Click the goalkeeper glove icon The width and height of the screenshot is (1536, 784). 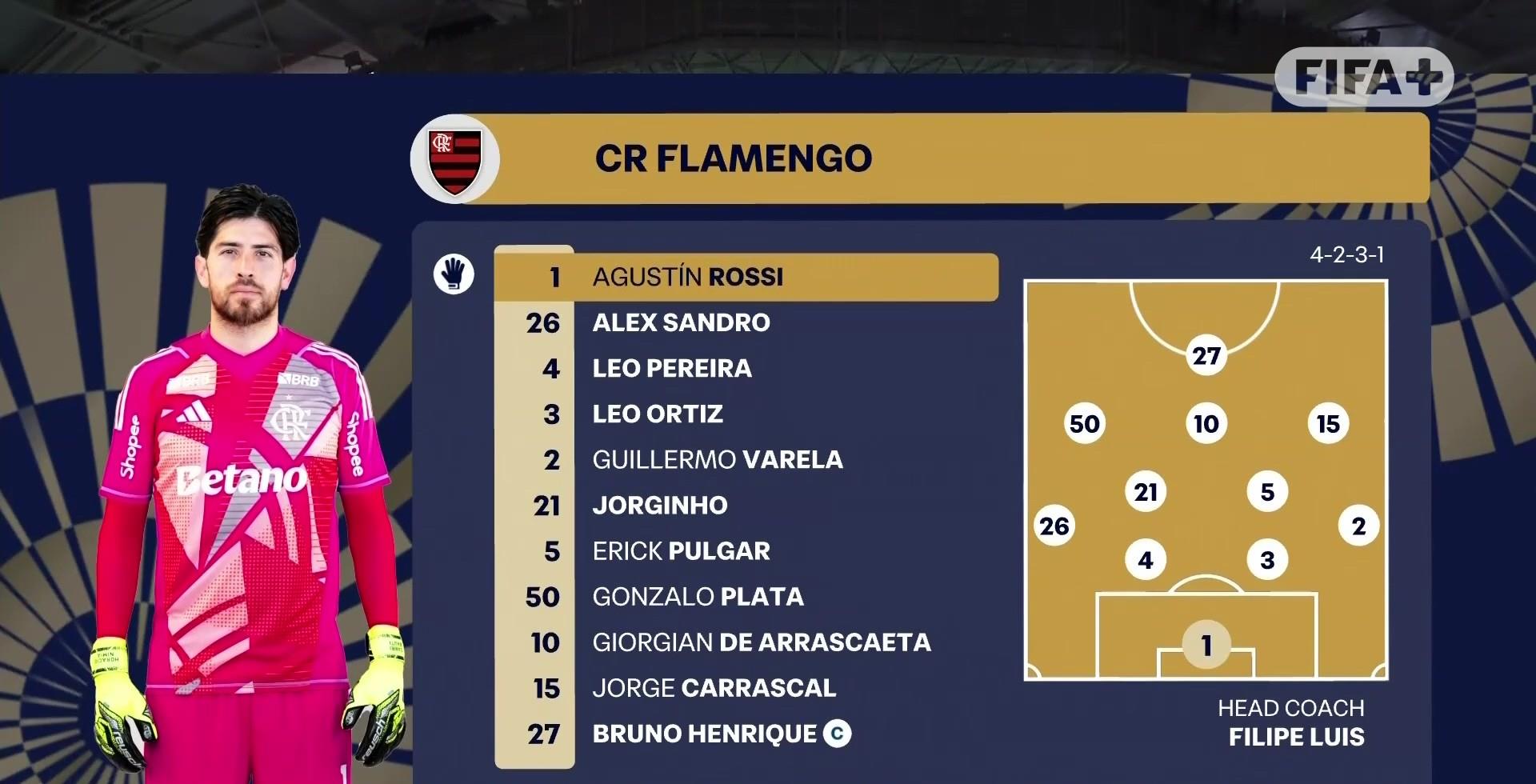(454, 274)
